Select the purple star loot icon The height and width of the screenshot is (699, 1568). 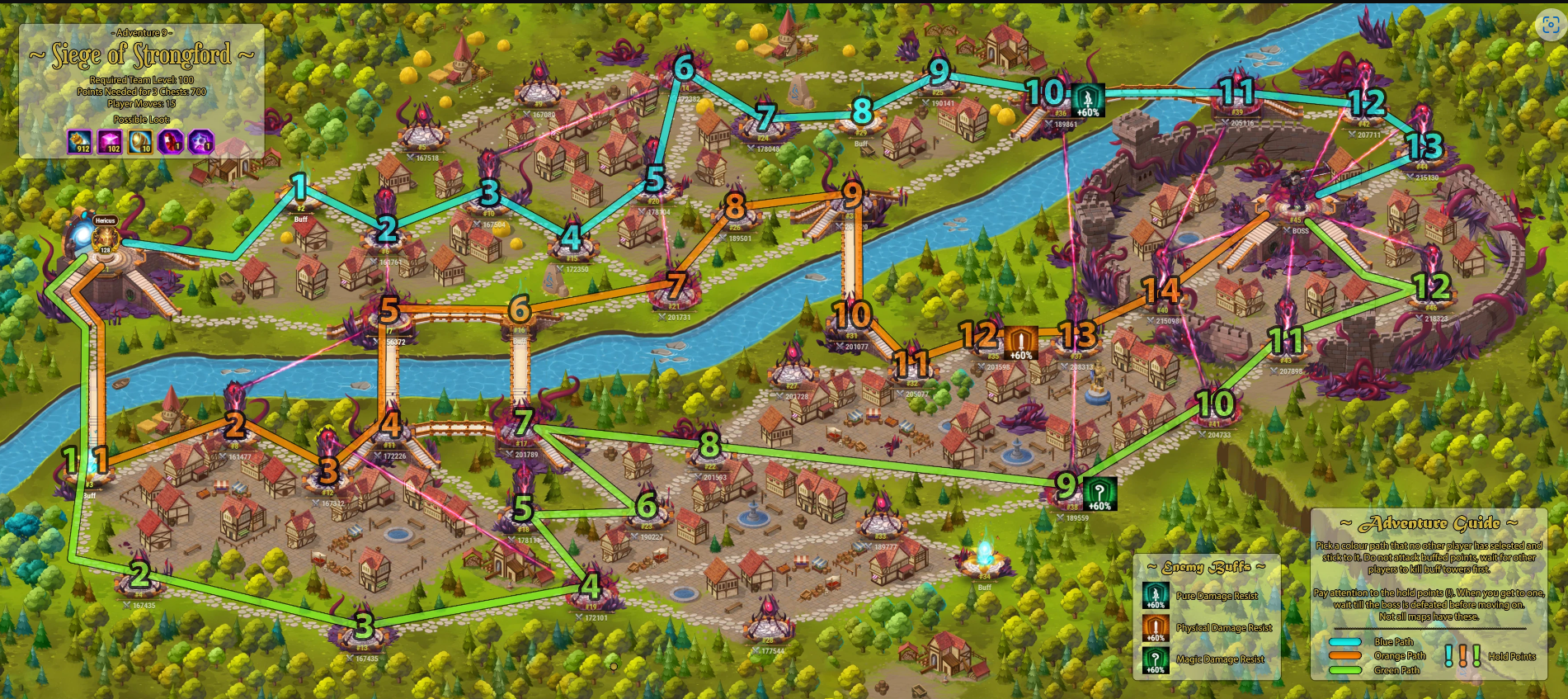pyautogui.click(x=201, y=142)
